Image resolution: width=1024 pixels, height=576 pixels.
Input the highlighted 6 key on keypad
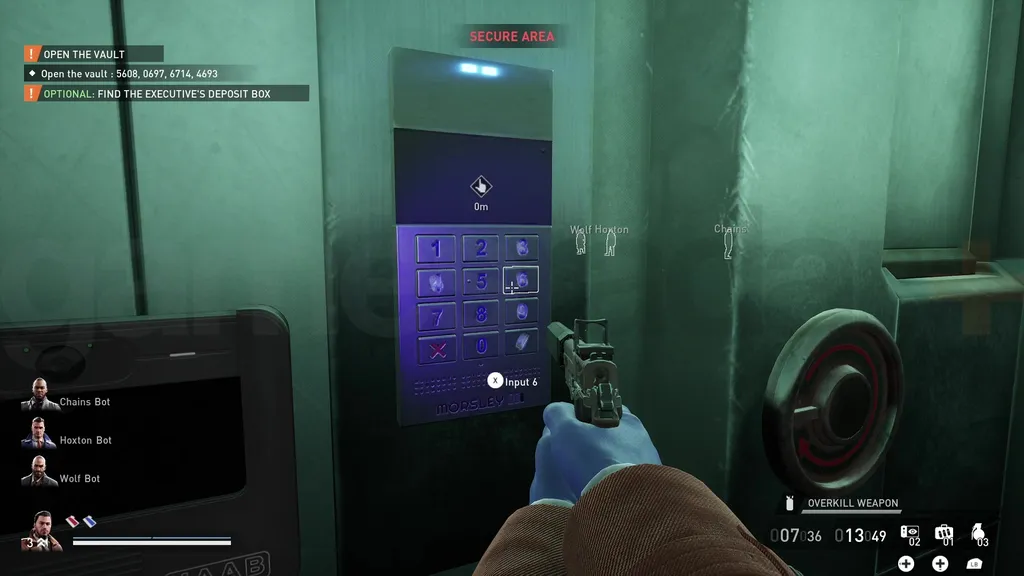click(521, 281)
